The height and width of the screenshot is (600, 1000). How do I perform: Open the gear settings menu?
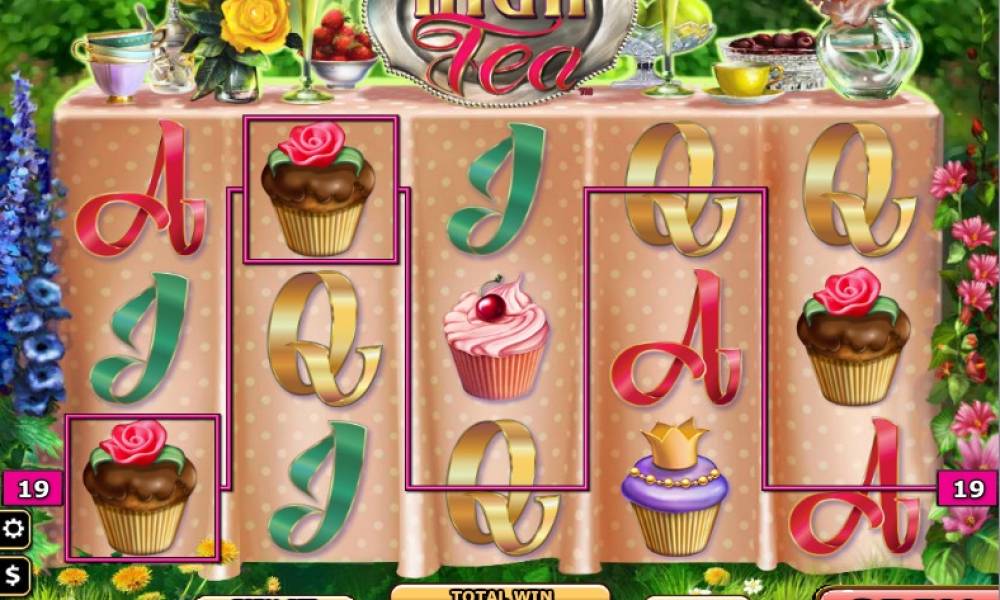pos(14,529)
